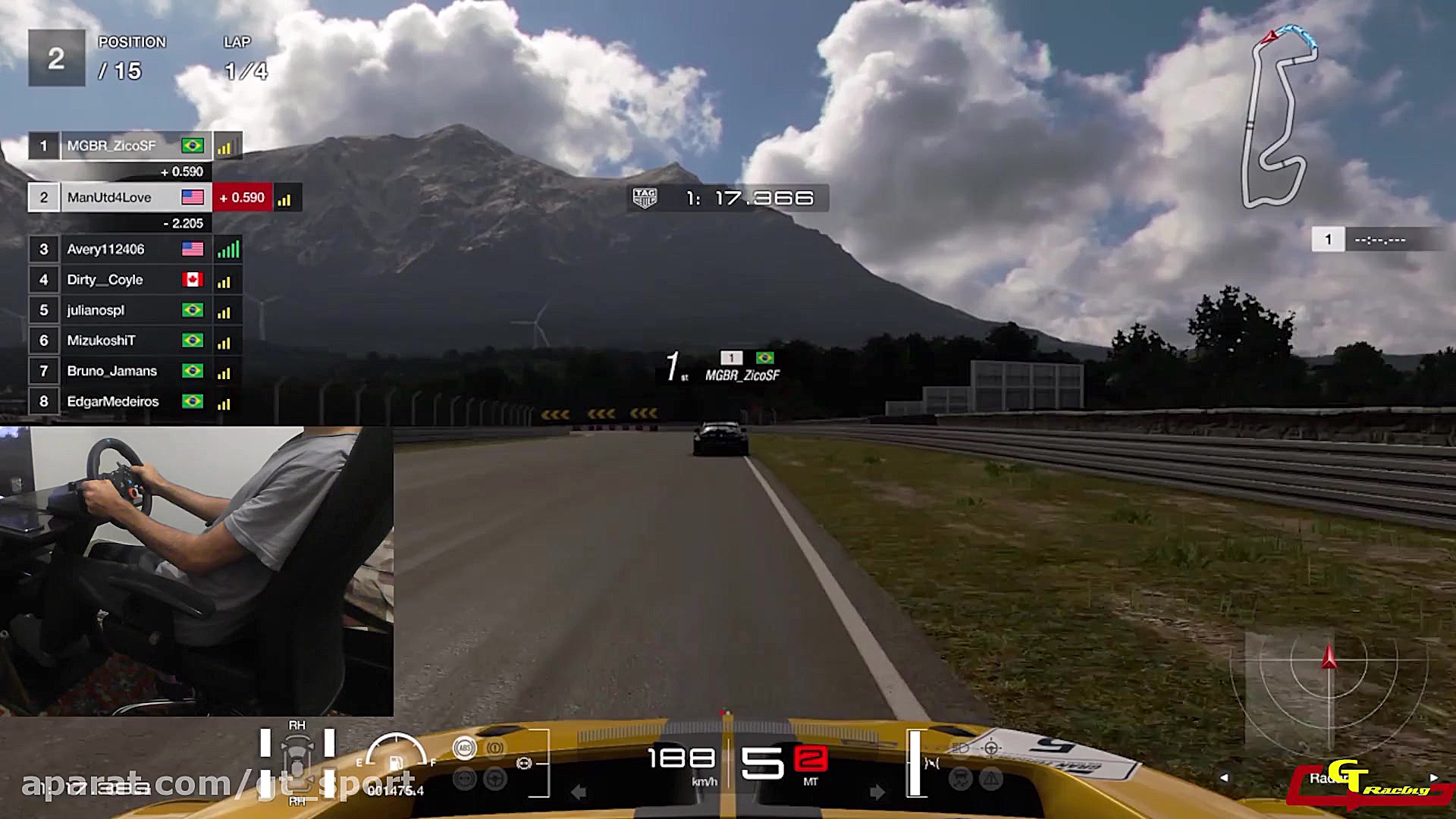Expand the right arrow on the dashboard HUD
The height and width of the screenshot is (819, 1456).
(875, 792)
